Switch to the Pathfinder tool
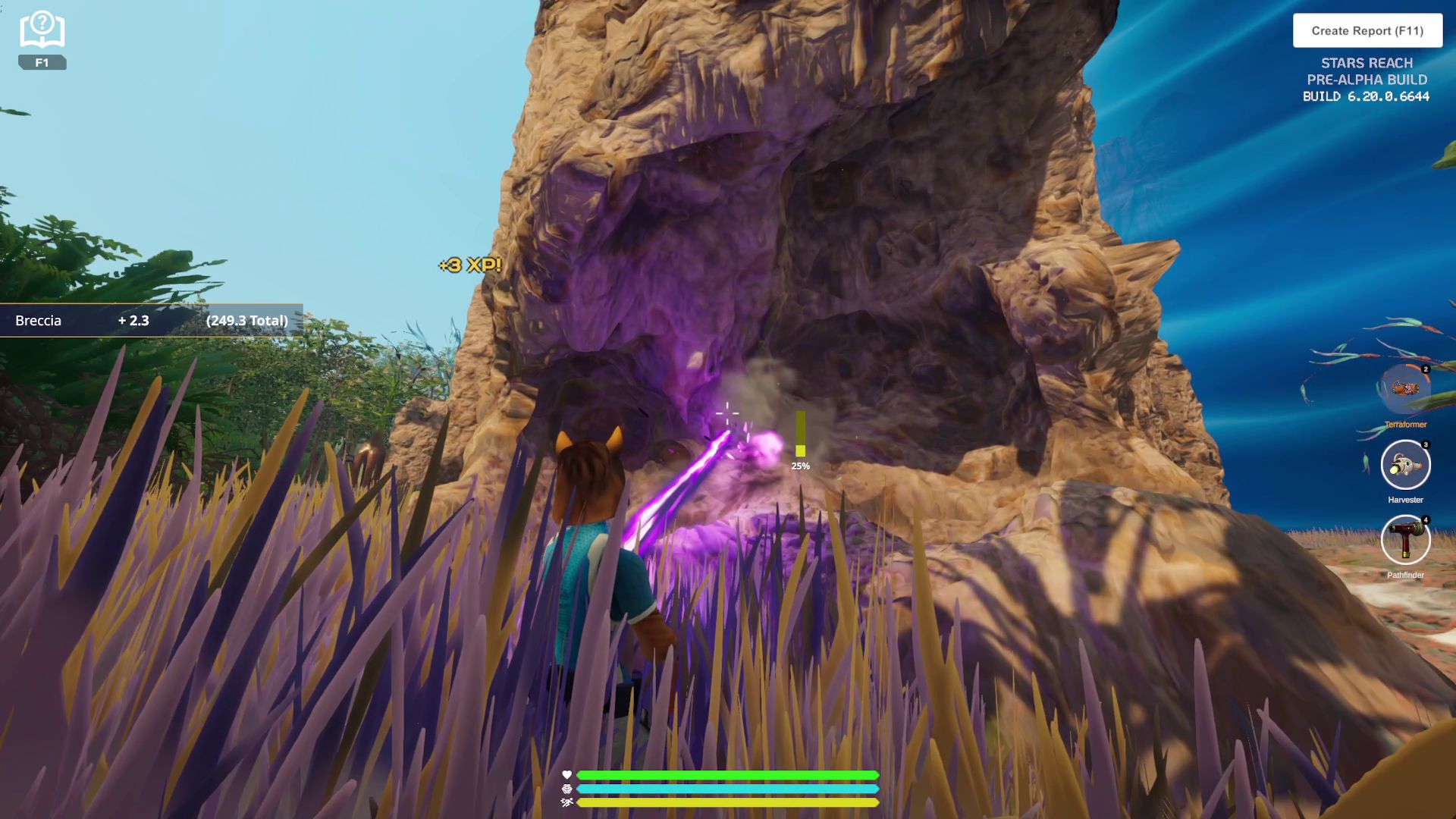Screen dimensions: 1456x819 click(x=1405, y=540)
